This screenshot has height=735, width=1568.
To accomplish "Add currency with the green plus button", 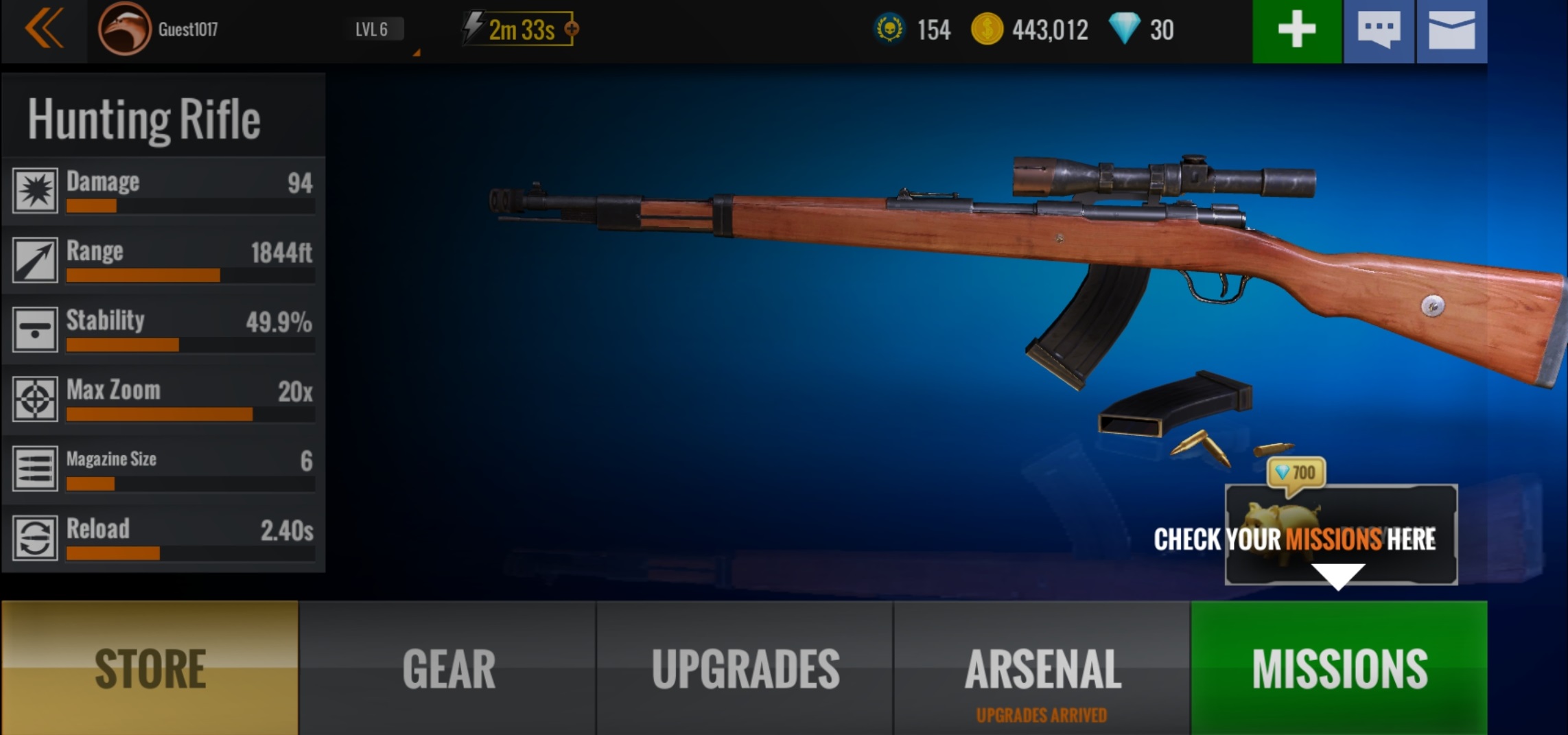I will click(x=1296, y=31).
